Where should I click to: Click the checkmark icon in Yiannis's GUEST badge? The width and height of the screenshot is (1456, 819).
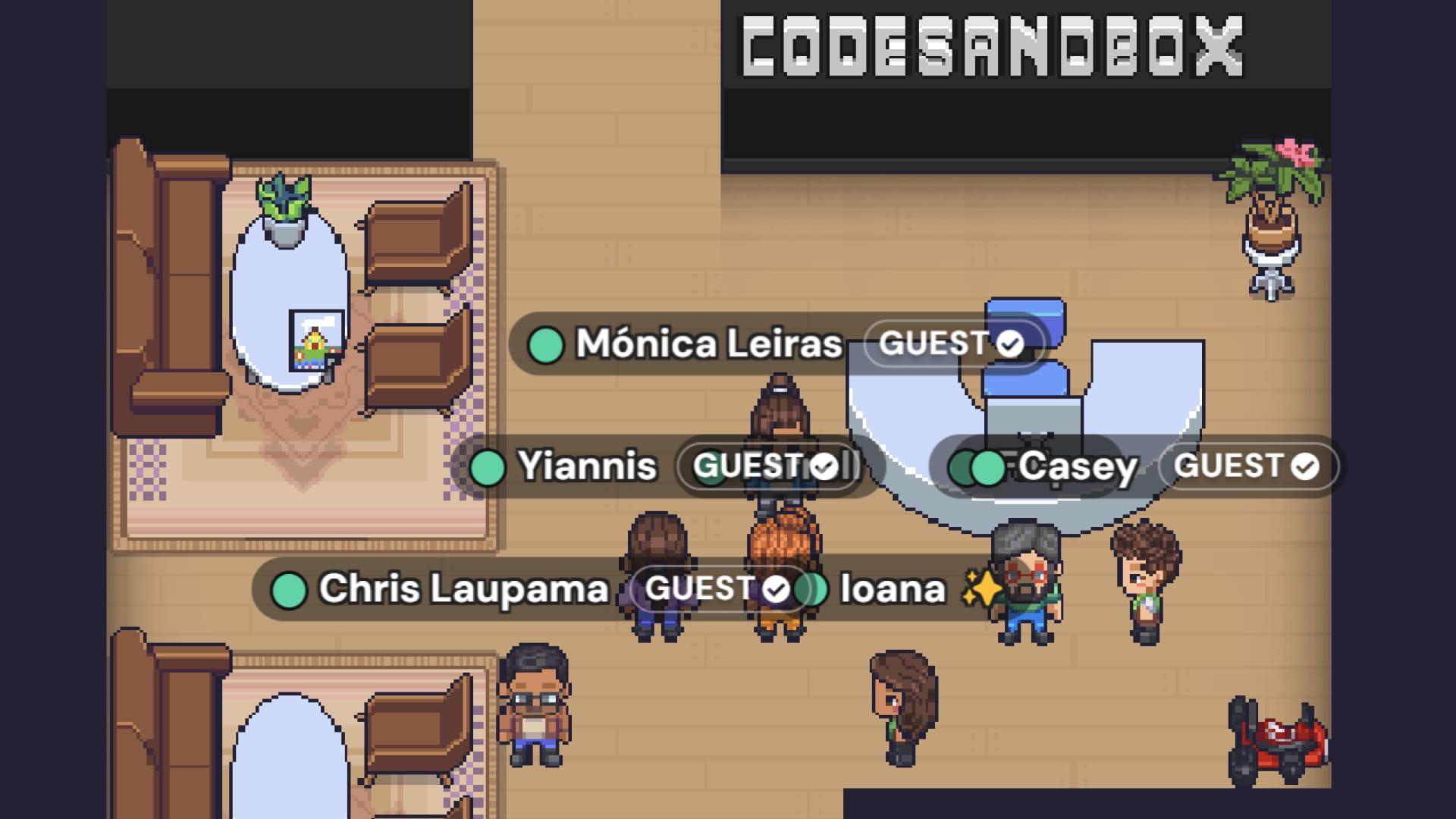pyautogui.click(x=824, y=467)
